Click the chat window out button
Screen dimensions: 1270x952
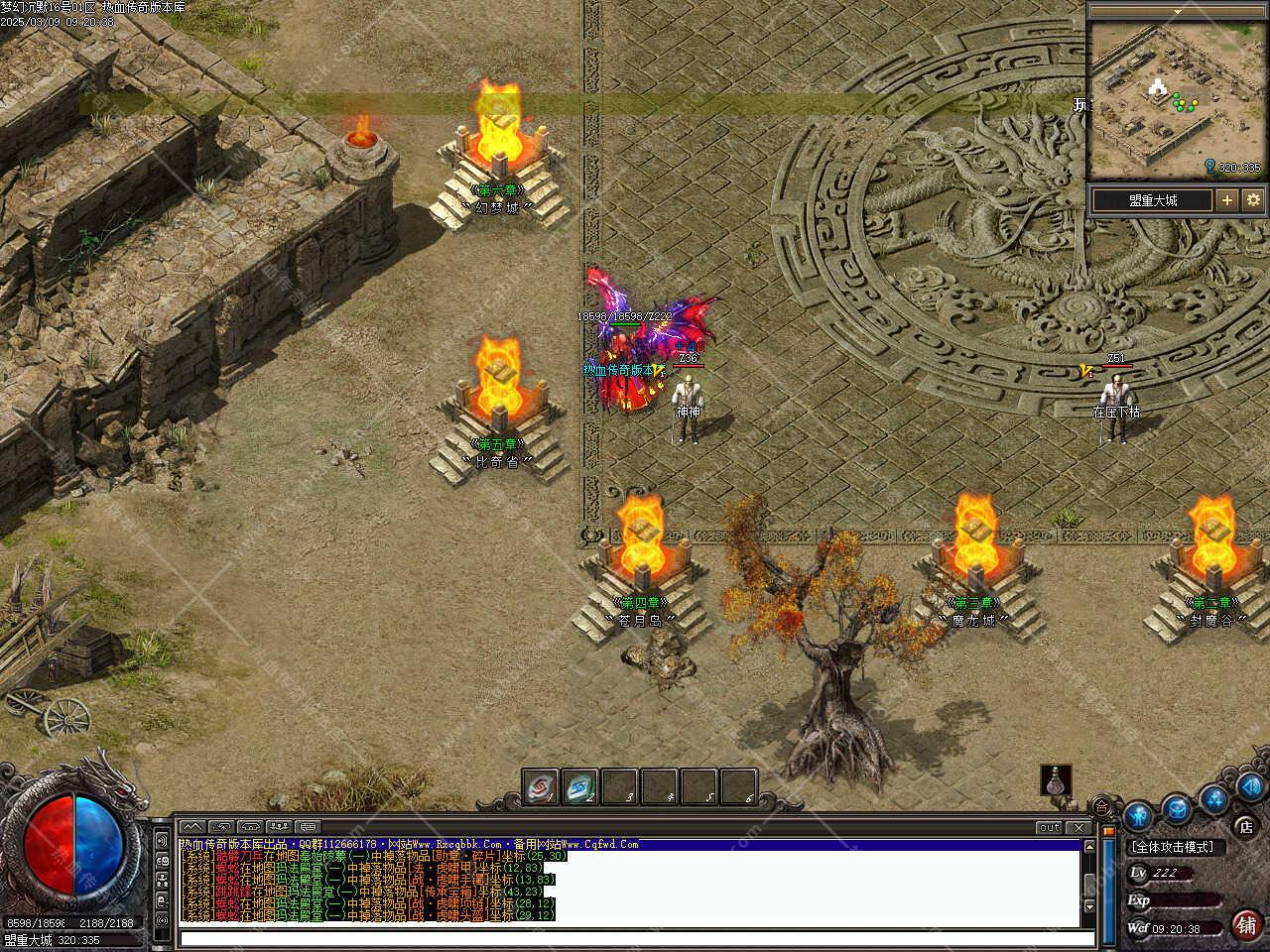pos(1049,827)
